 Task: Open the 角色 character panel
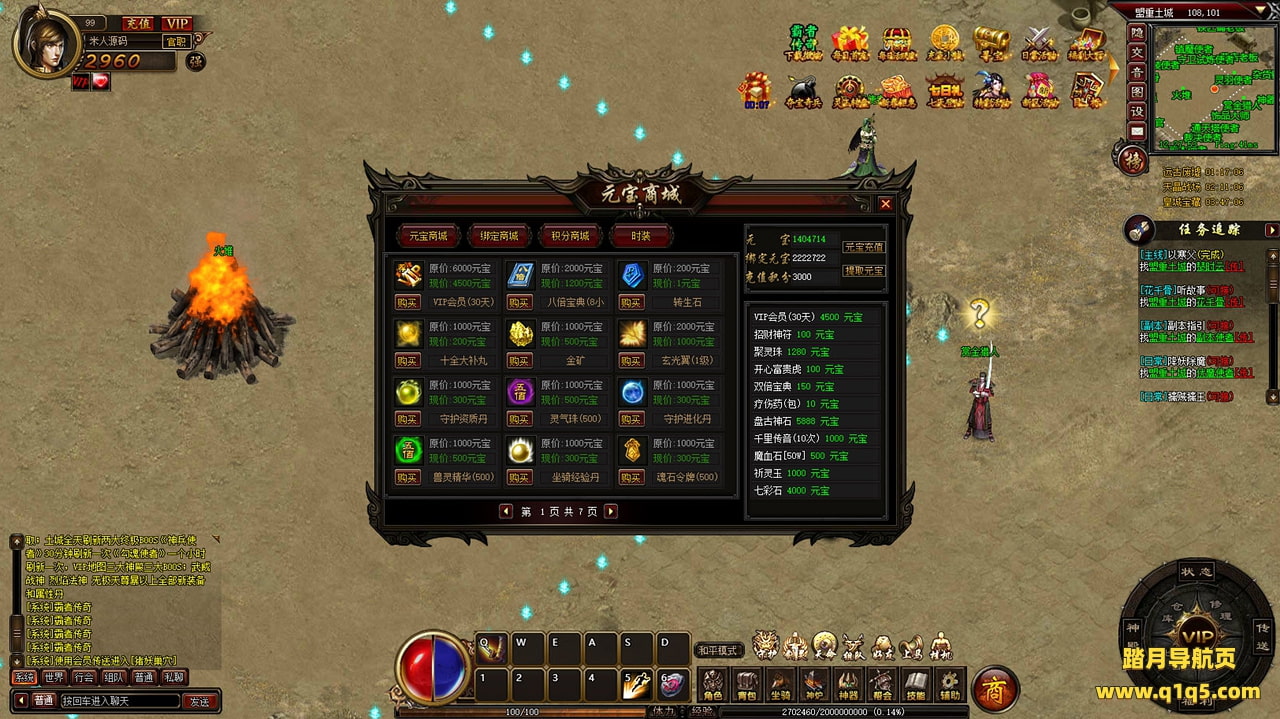[x=712, y=685]
